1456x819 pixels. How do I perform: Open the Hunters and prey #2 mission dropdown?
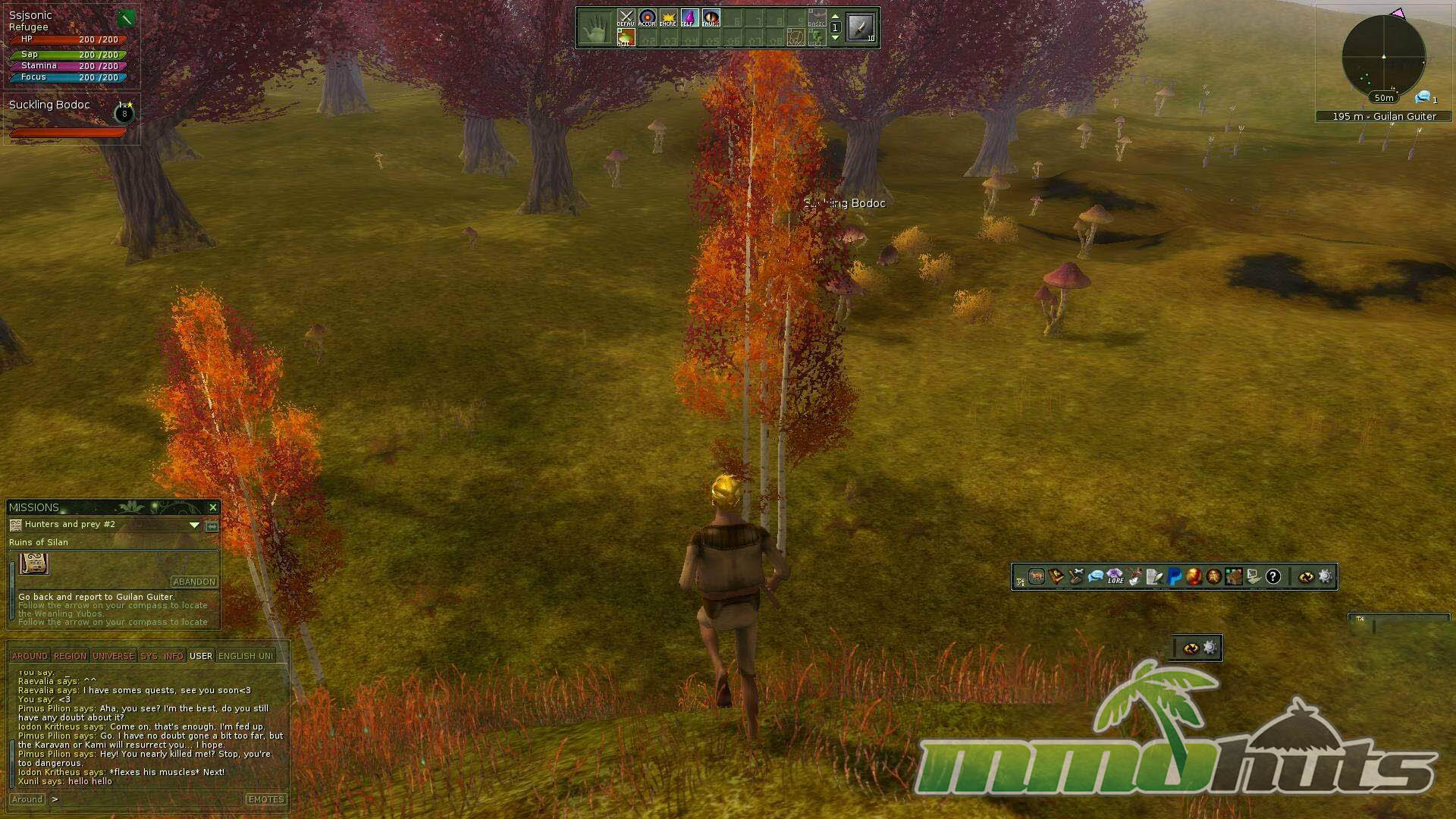[194, 525]
